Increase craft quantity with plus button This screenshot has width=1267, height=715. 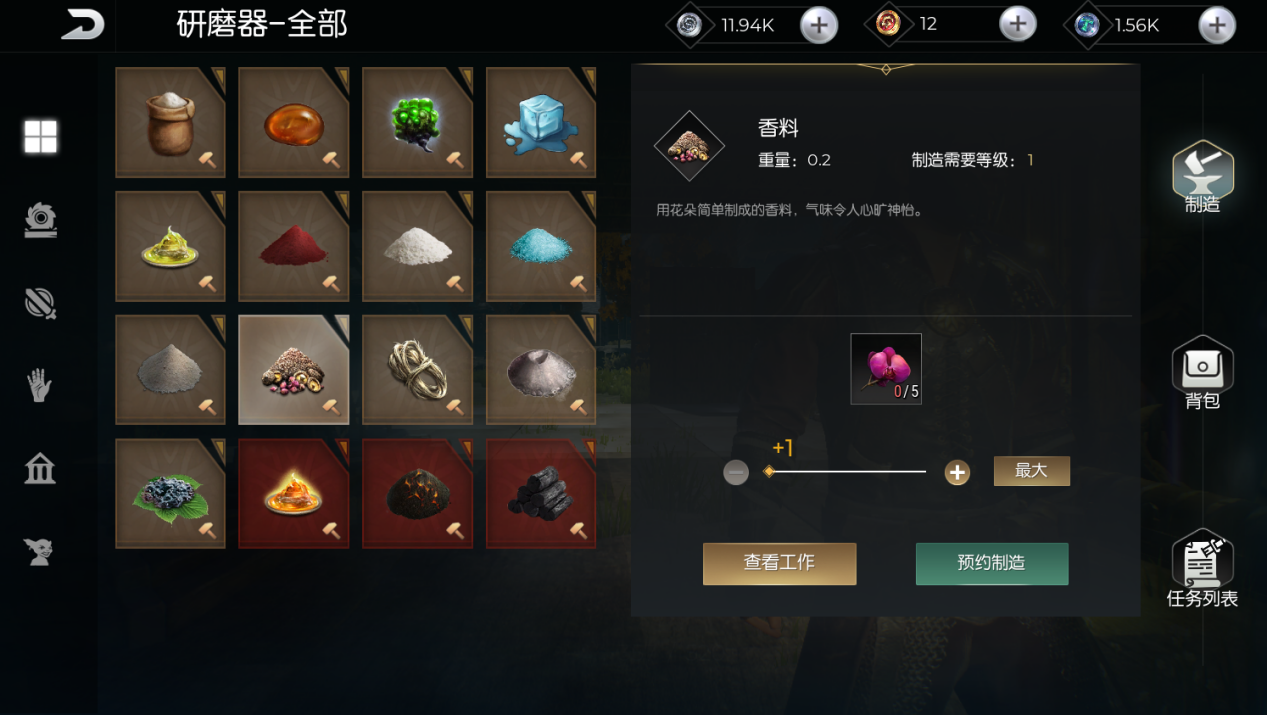pos(957,472)
